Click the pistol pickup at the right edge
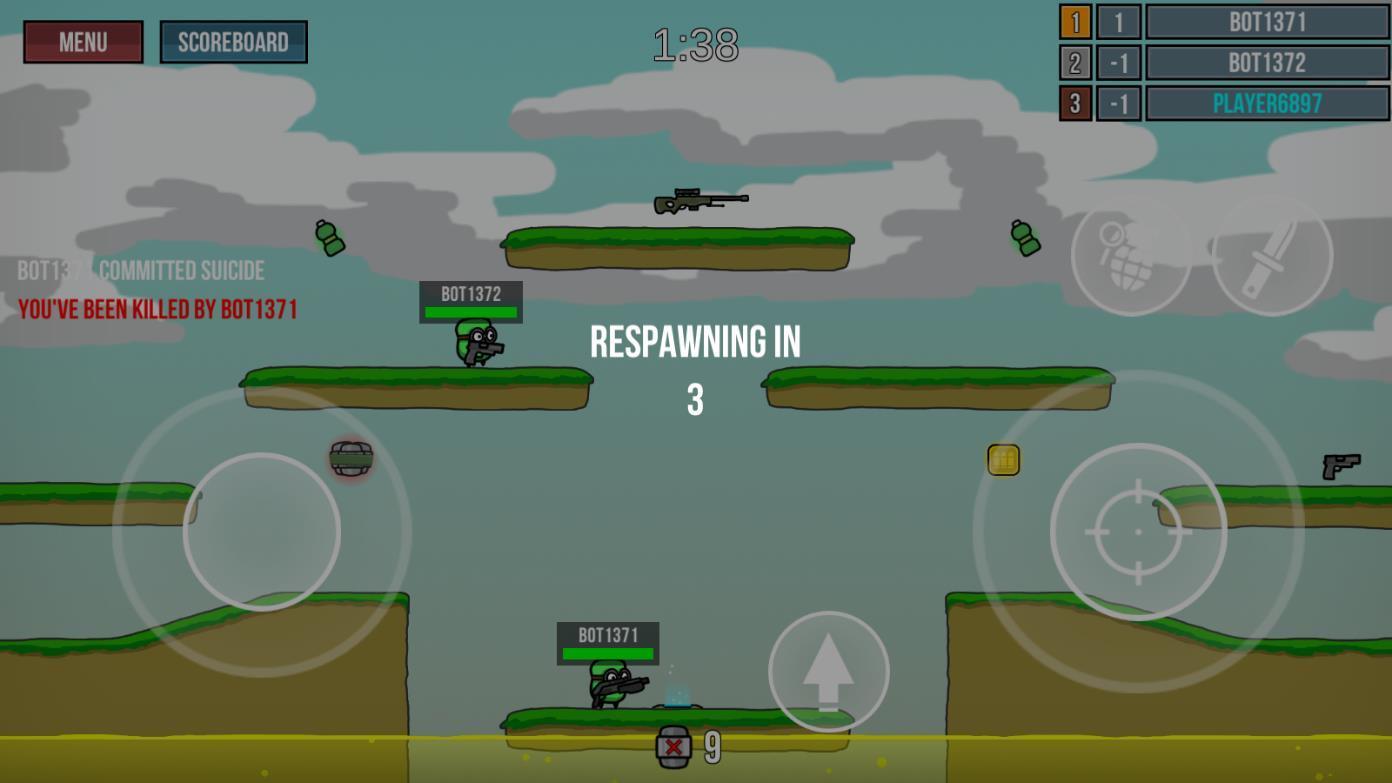Image resolution: width=1392 pixels, height=783 pixels. 1340,465
